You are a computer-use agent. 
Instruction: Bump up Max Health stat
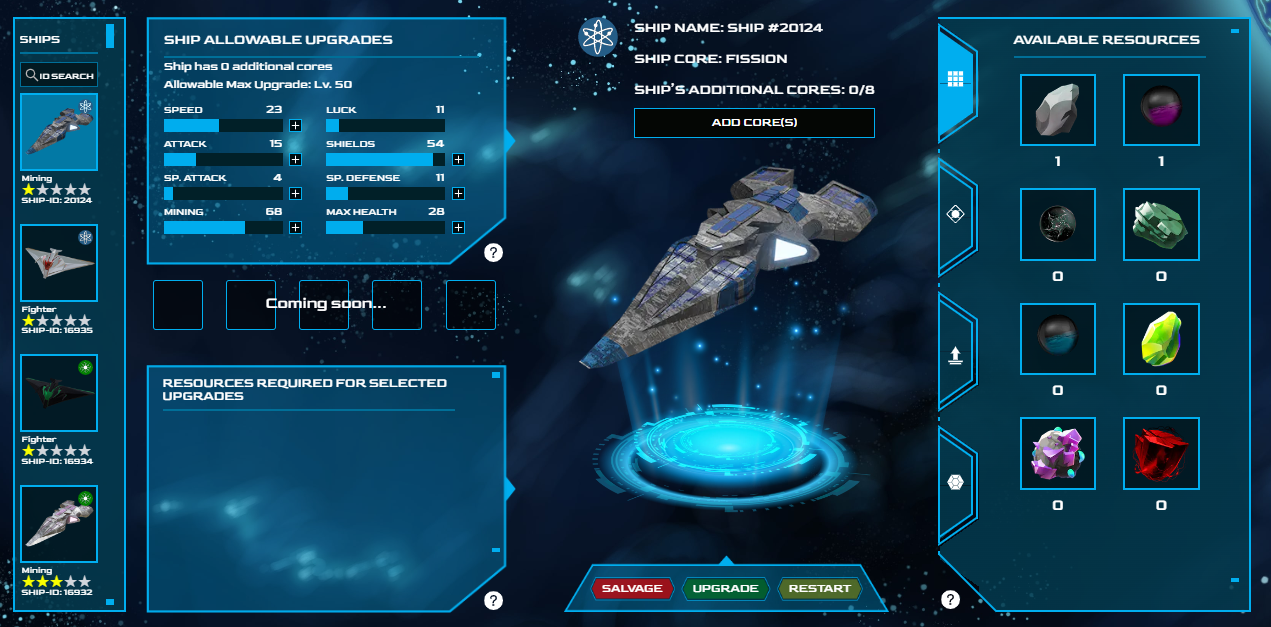(458, 228)
